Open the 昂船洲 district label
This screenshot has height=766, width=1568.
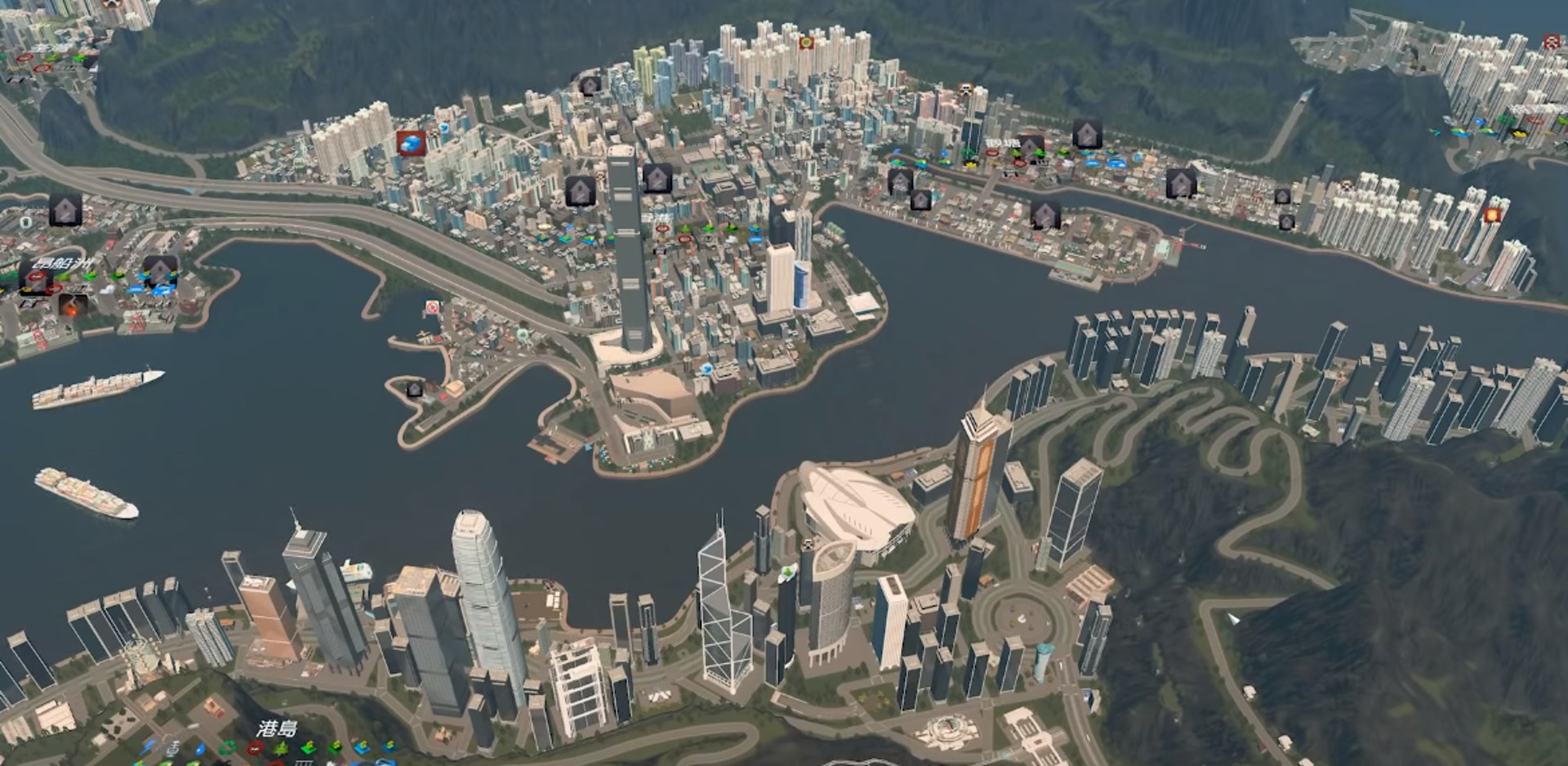(63, 264)
